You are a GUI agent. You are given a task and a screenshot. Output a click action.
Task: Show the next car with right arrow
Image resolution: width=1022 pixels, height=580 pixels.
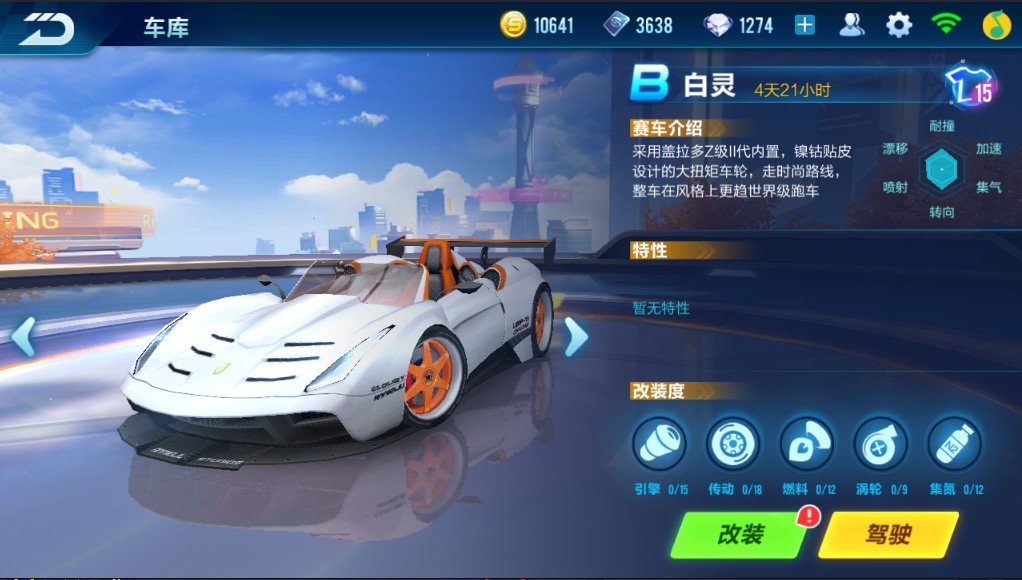pyautogui.click(x=575, y=337)
